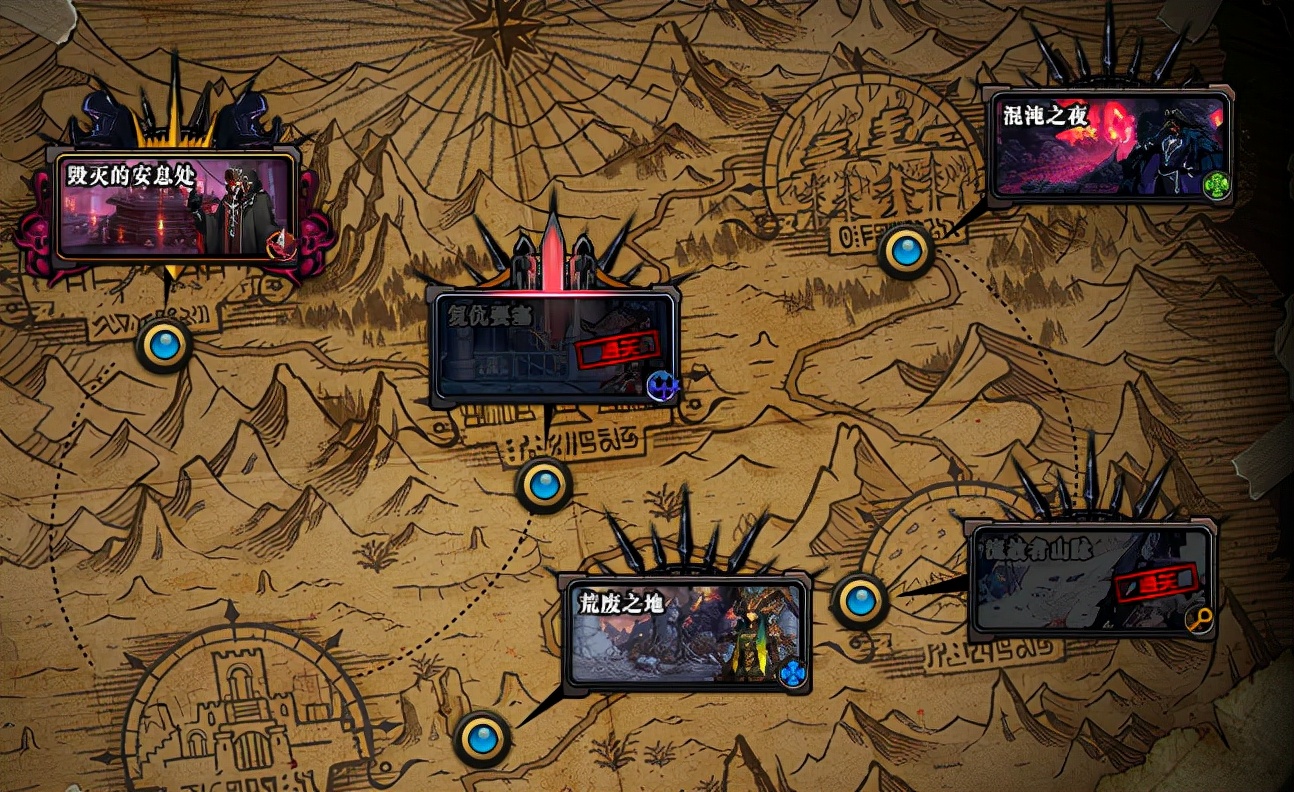Open the 荒废之地 dungeon card
This screenshot has width=1294, height=792.
pos(685,634)
